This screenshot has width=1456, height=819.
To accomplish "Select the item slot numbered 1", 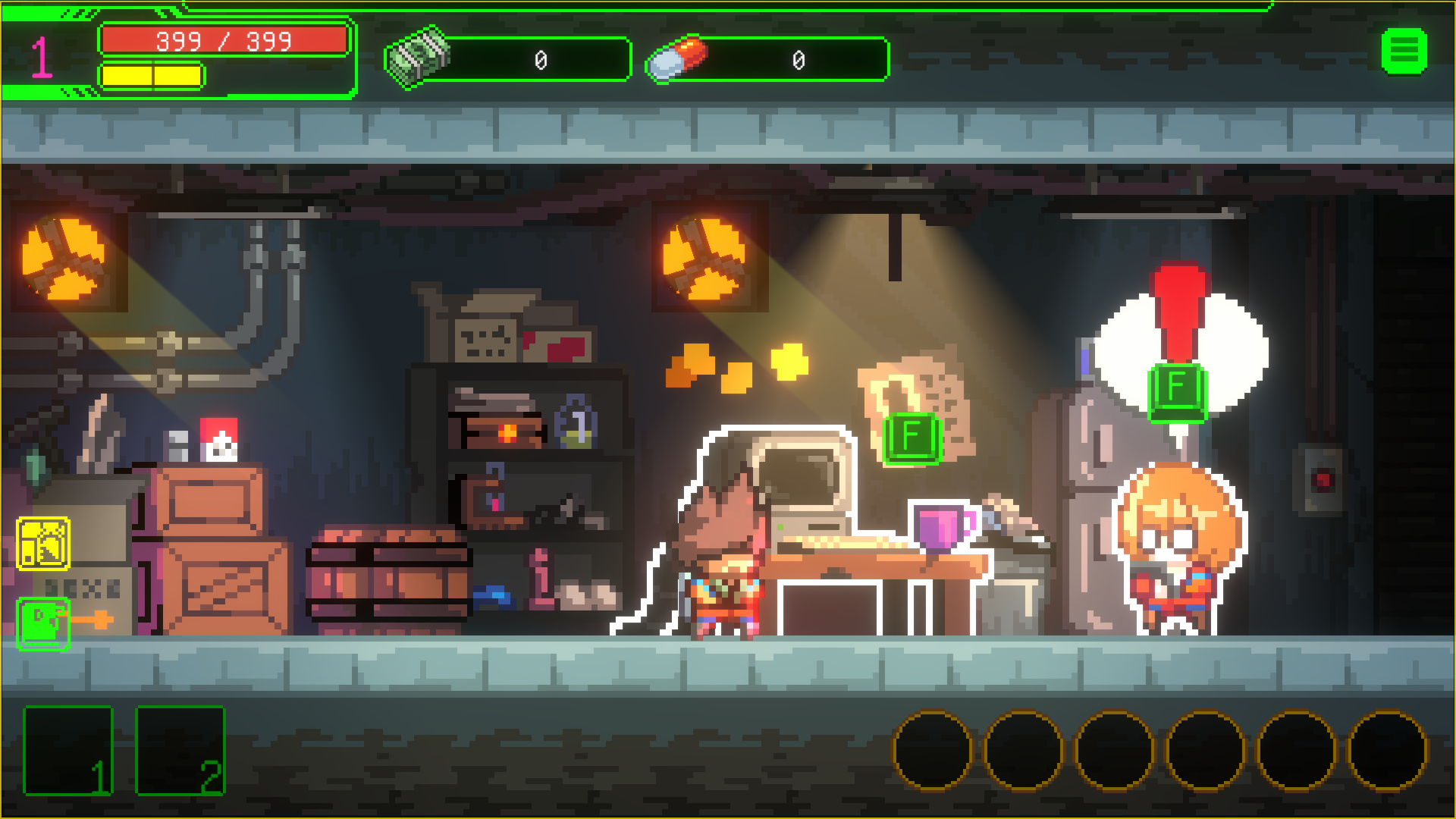I will pyautogui.click(x=68, y=750).
